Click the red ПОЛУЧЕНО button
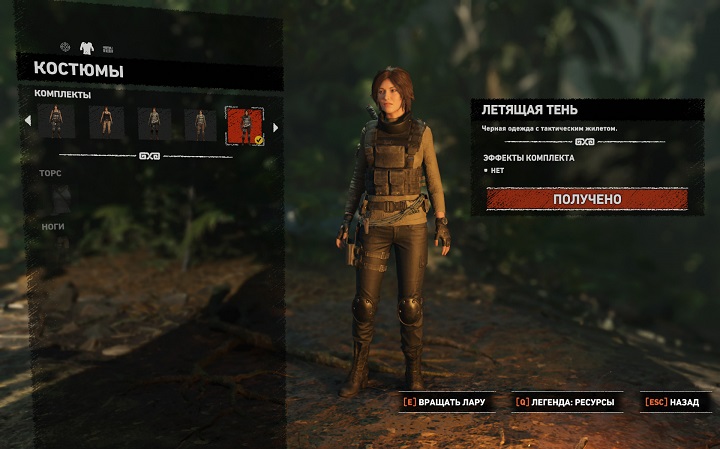This screenshot has height=449, width=720. pos(587,199)
